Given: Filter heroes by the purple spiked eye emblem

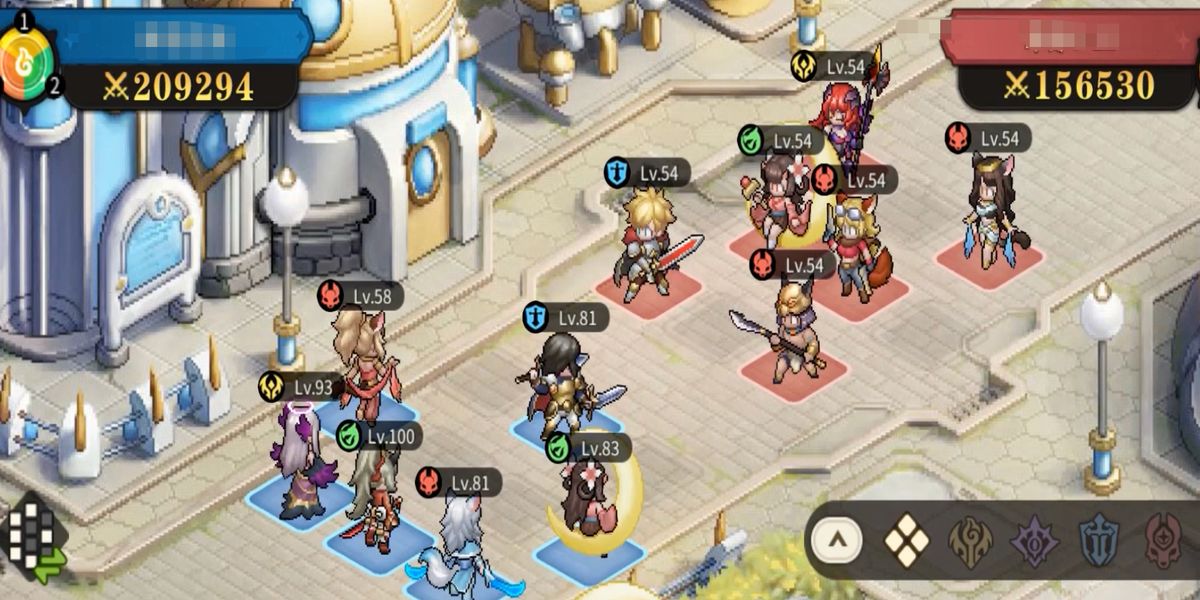Looking at the screenshot, I should pyautogui.click(x=1034, y=541).
